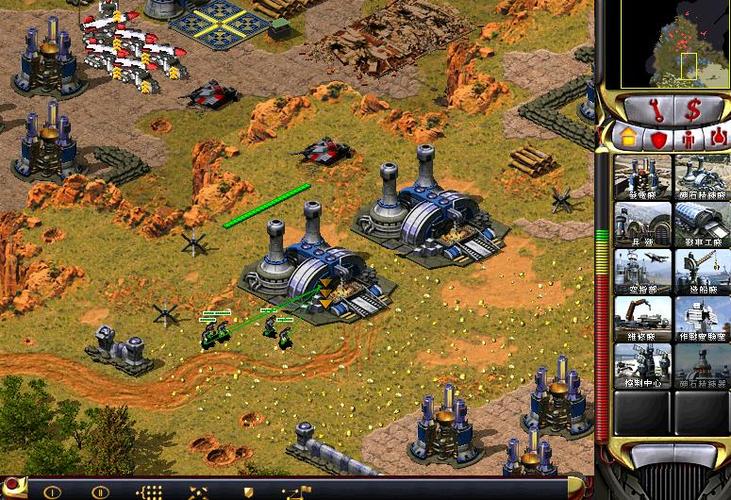Build the power plant (發電廠)
The height and width of the screenshot is (500, 731).
tap(642, 176)
